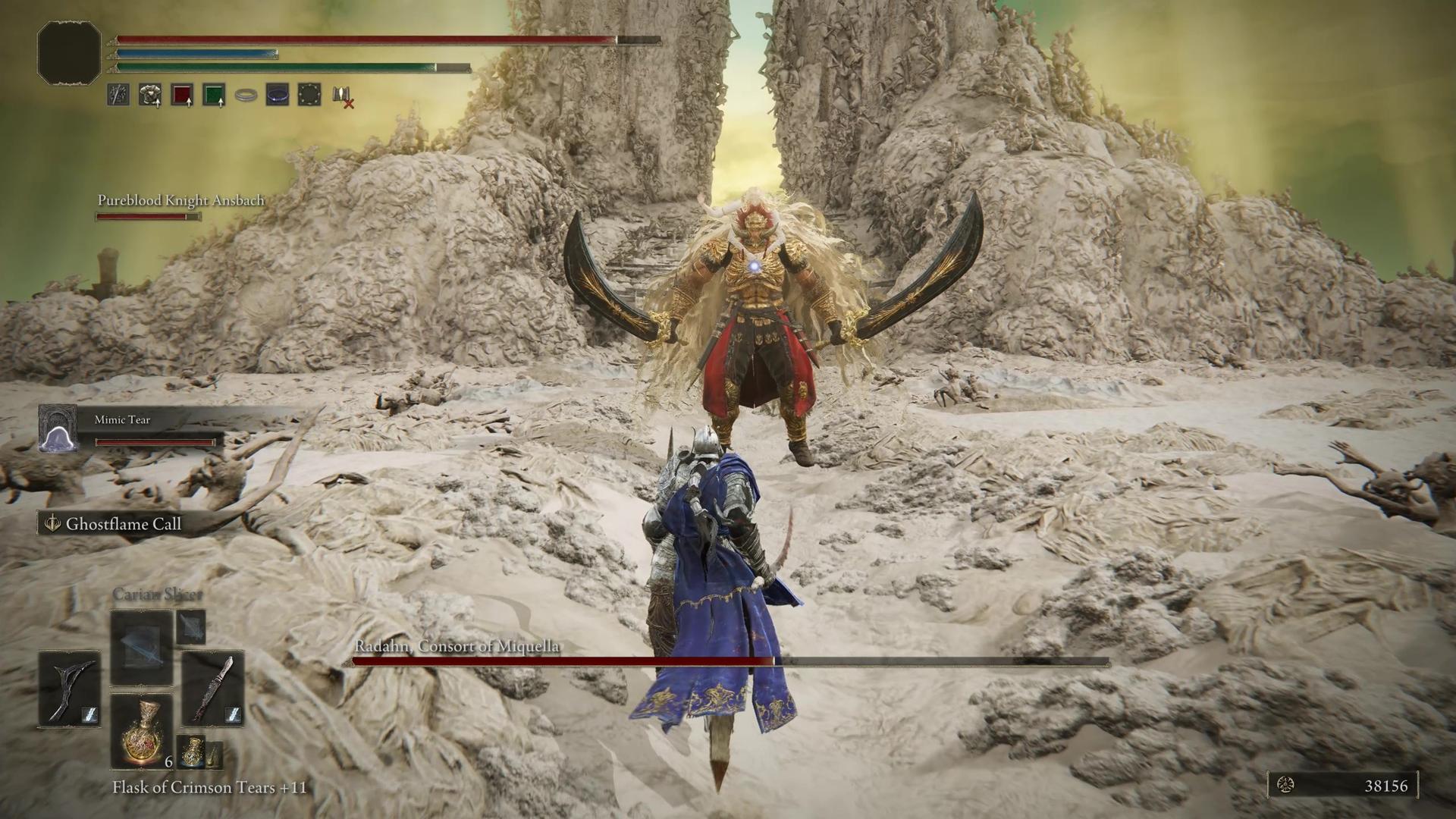The width and height of the screenshot is (1456, 819).
Task: Use the Flask of Crimson Tears
Action: click(x=142, y=730)
